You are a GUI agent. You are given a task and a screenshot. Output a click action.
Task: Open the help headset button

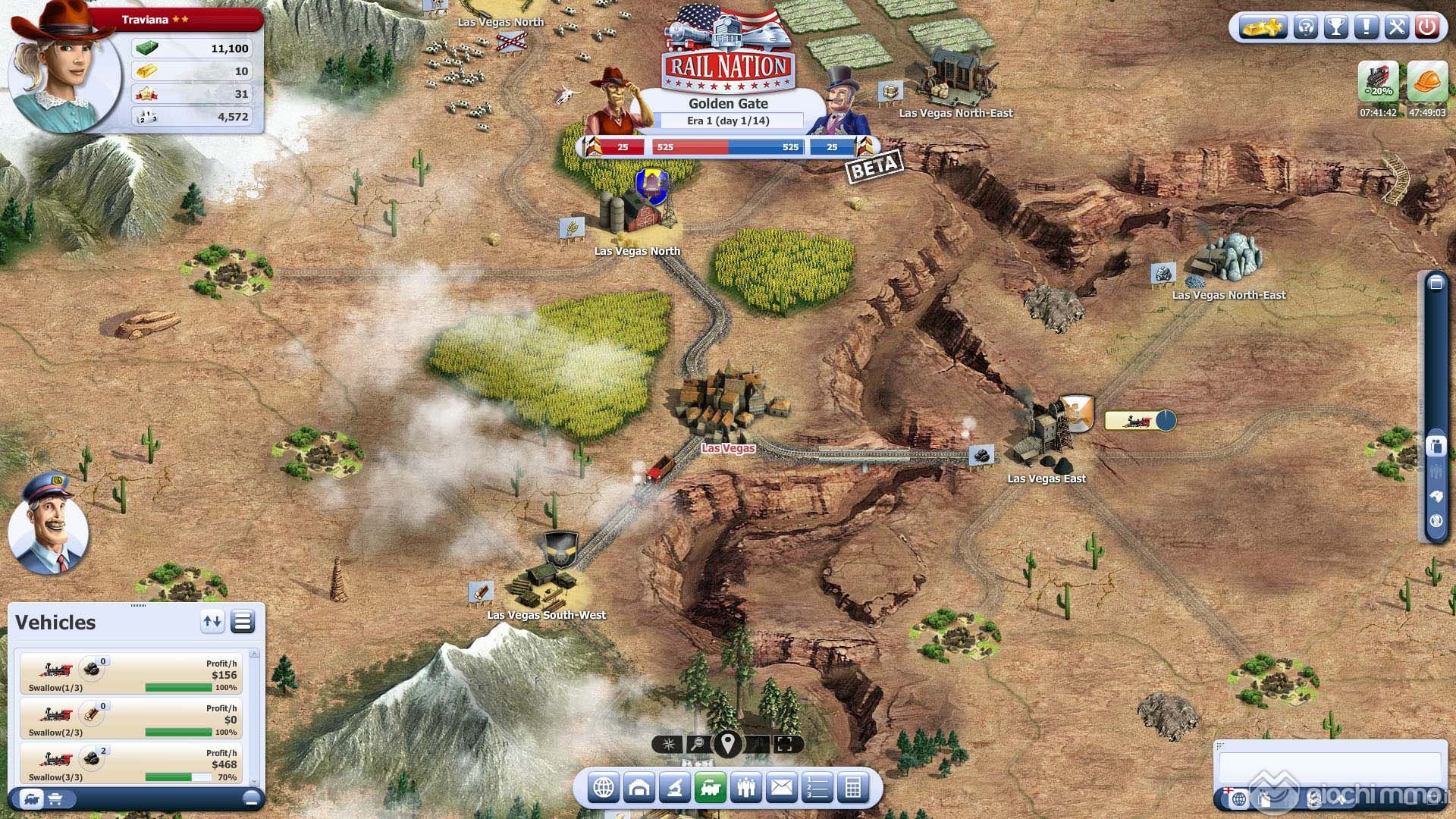coord(1306,28)
